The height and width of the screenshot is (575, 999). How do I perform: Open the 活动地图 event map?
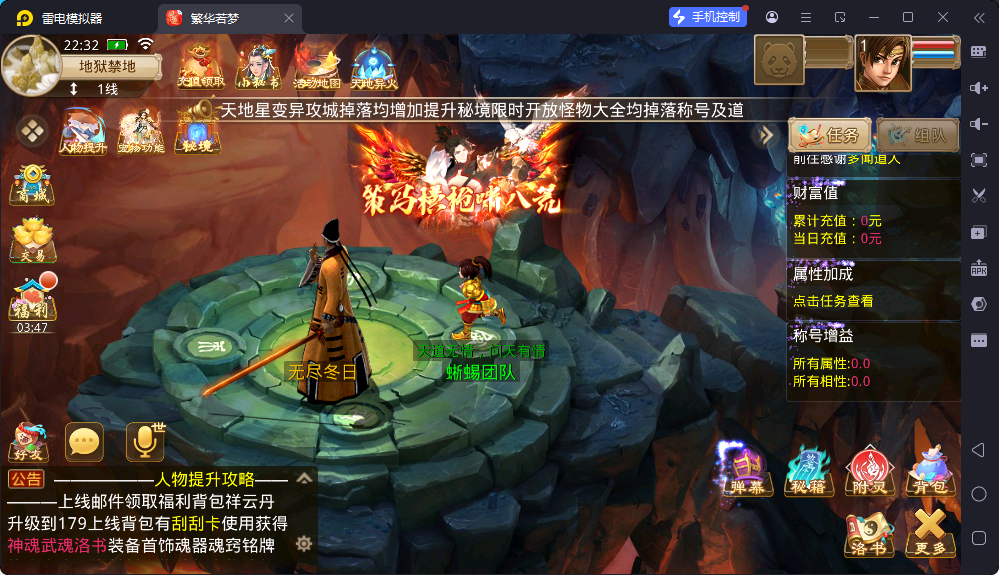point(316,66)
